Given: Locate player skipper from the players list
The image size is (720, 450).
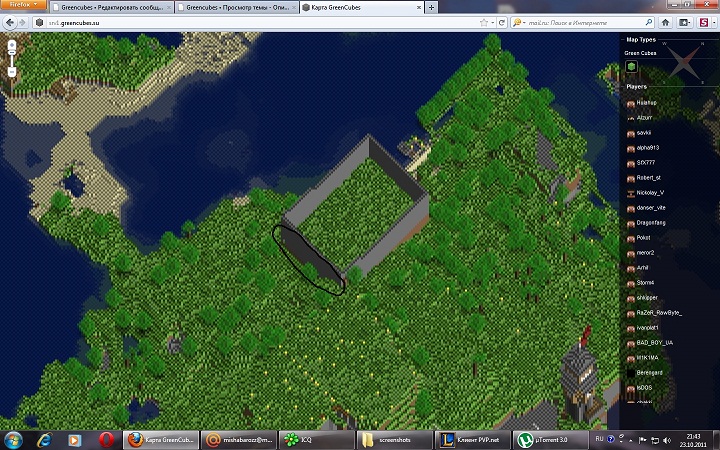Looking at the screenshot, I should pyautogui.click(x=646, y=297).
